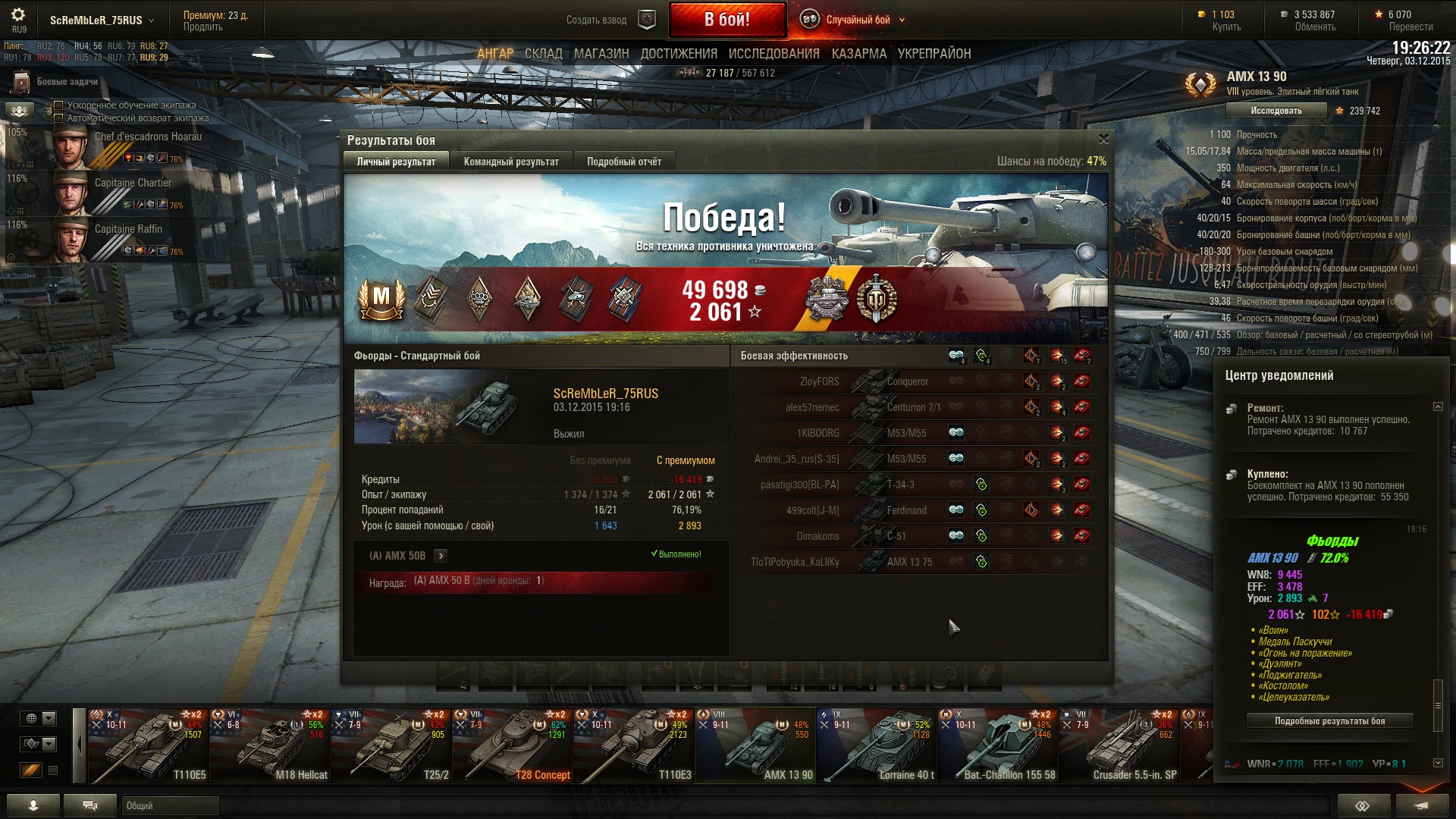Screen dimensions: 1456x819
Task: Go to the МАГАЗИН menu
Action: 601,54
